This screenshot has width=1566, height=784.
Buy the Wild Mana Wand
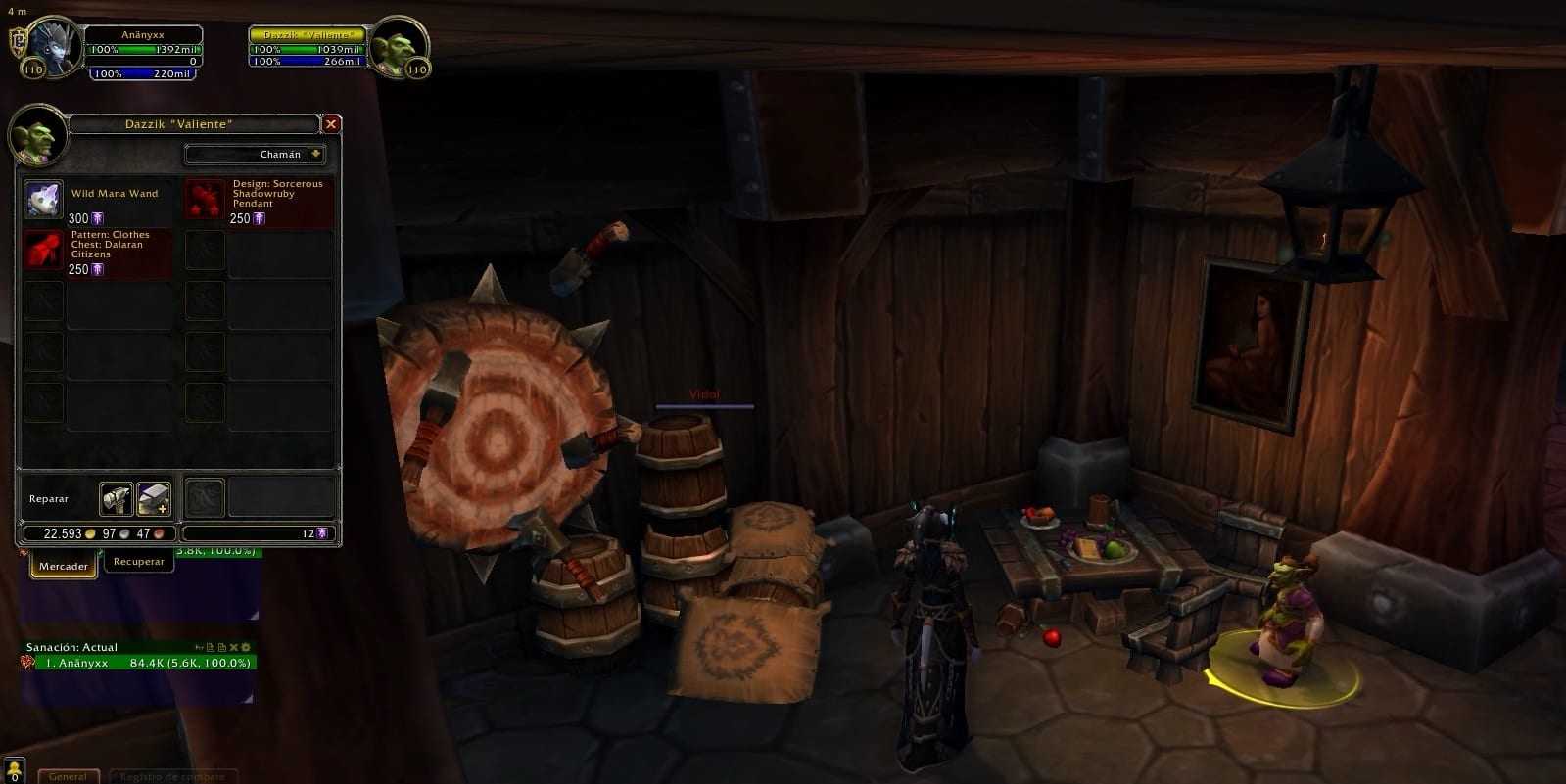[43, 200]
